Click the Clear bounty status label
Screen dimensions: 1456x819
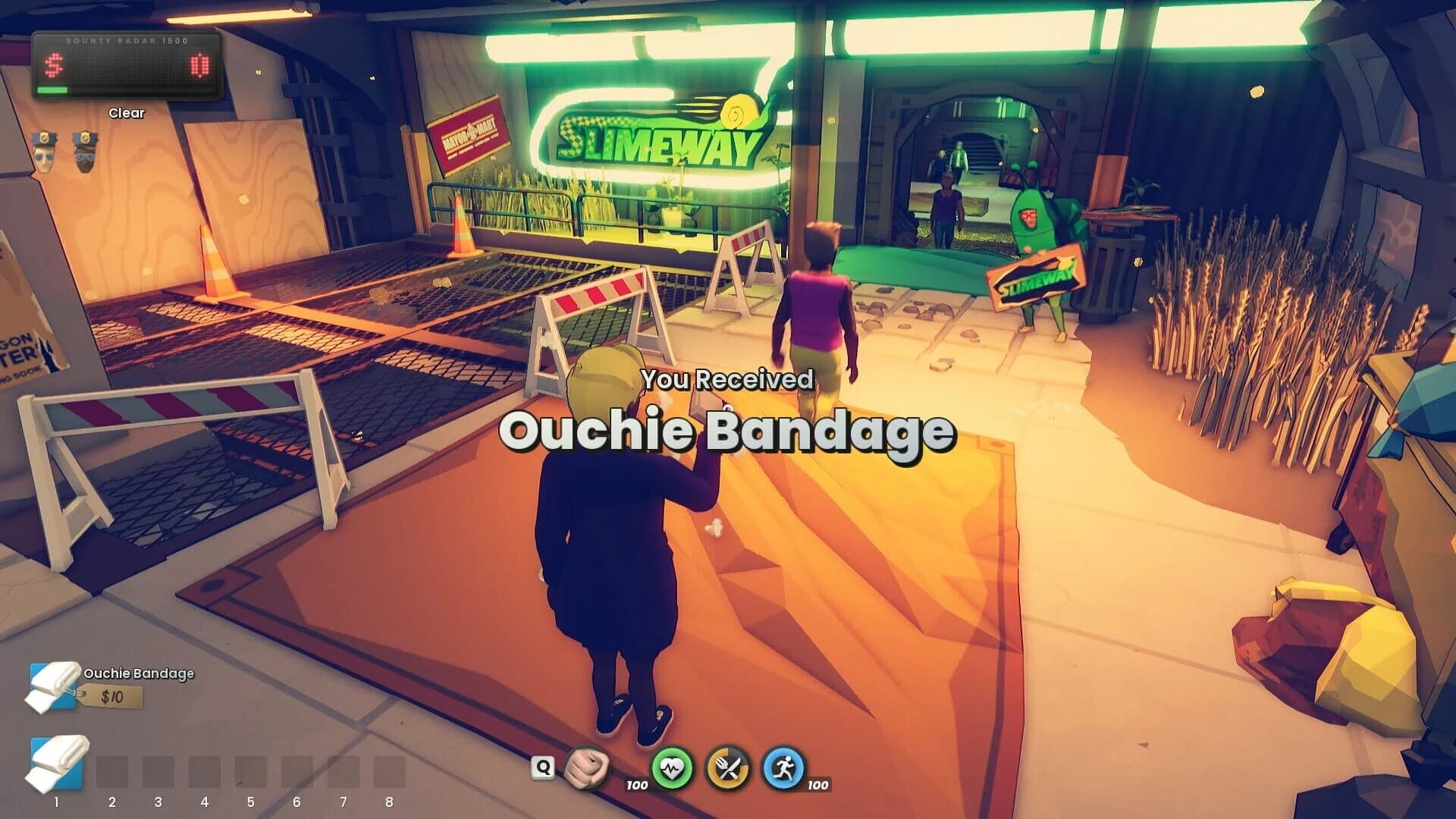click(127, 112)
